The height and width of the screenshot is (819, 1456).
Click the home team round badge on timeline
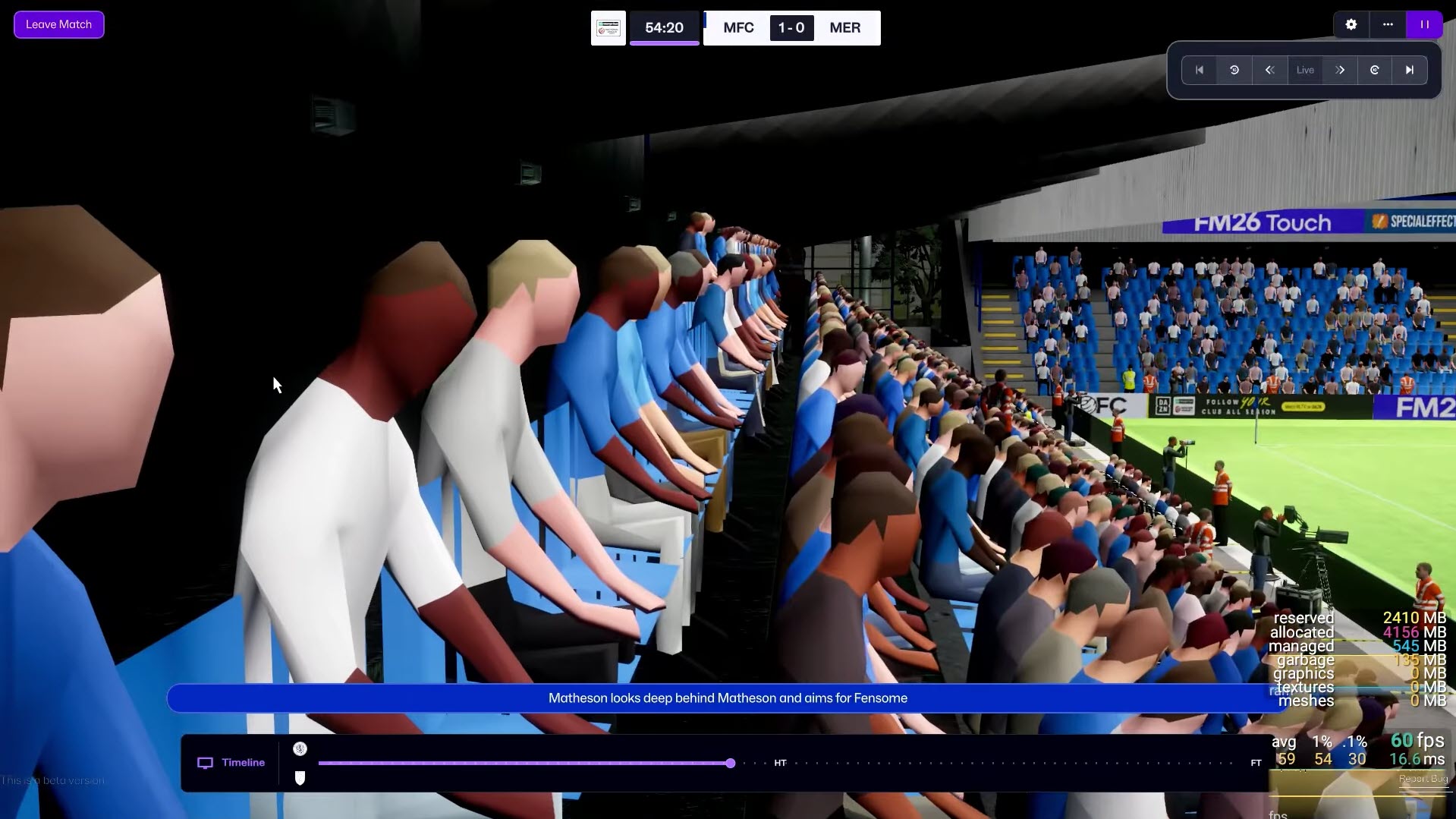[x=300, y=749]
